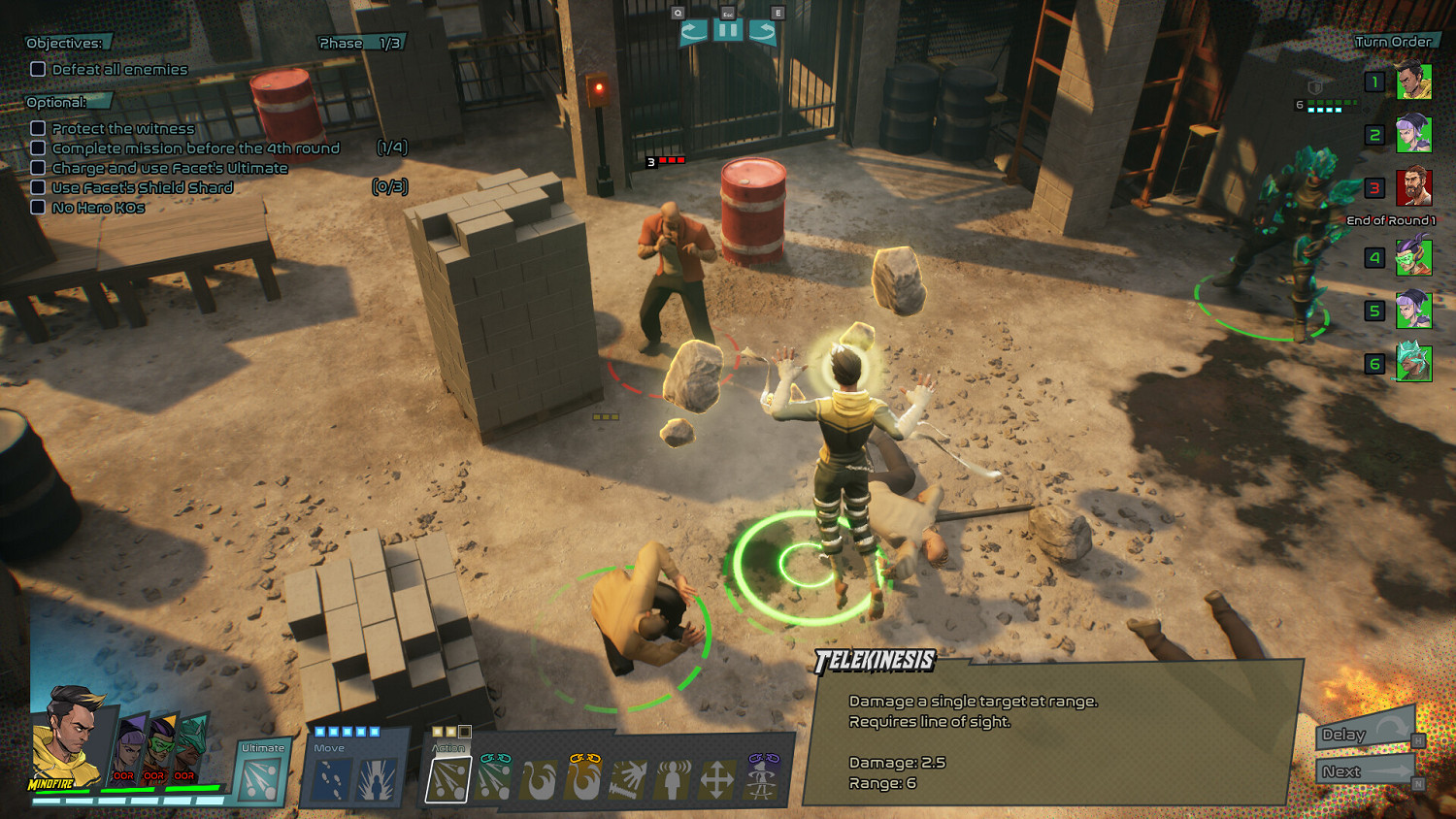Activate the radiating-head psychic ability
The image size is (1456, 819).
click(672, 779)
